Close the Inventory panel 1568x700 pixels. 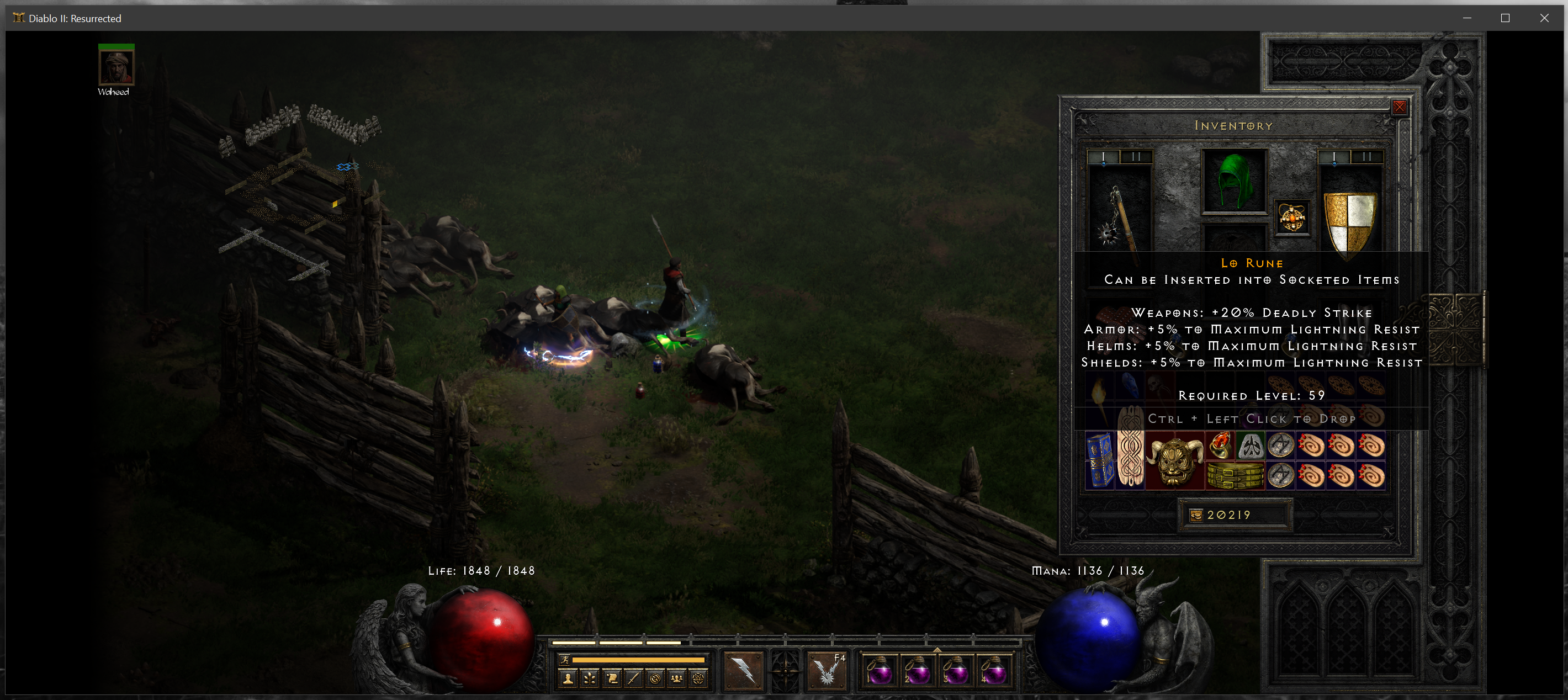(x=1400, y=107)
